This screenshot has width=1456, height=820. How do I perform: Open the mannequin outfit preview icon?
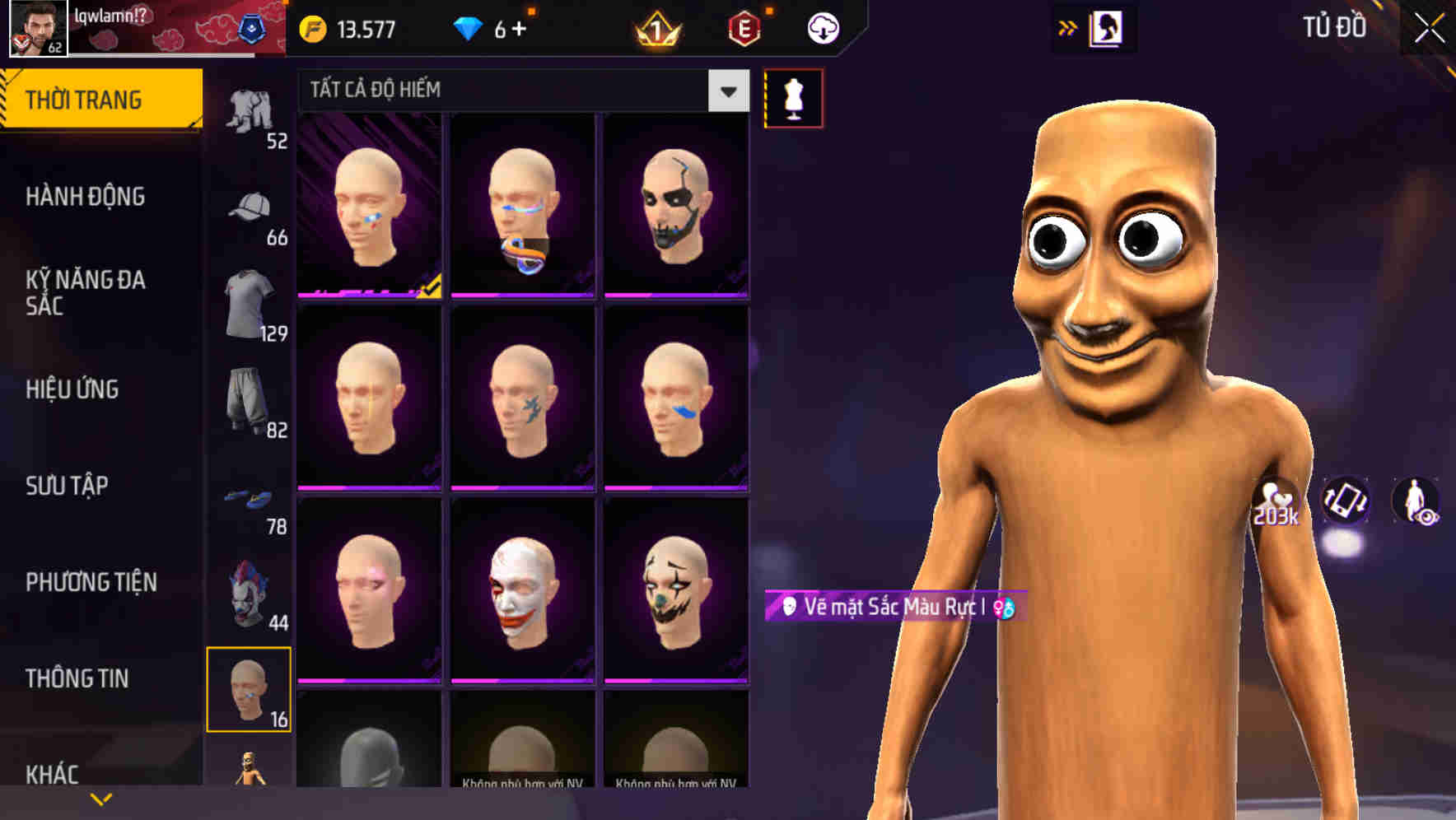click(x=792, y=97)
